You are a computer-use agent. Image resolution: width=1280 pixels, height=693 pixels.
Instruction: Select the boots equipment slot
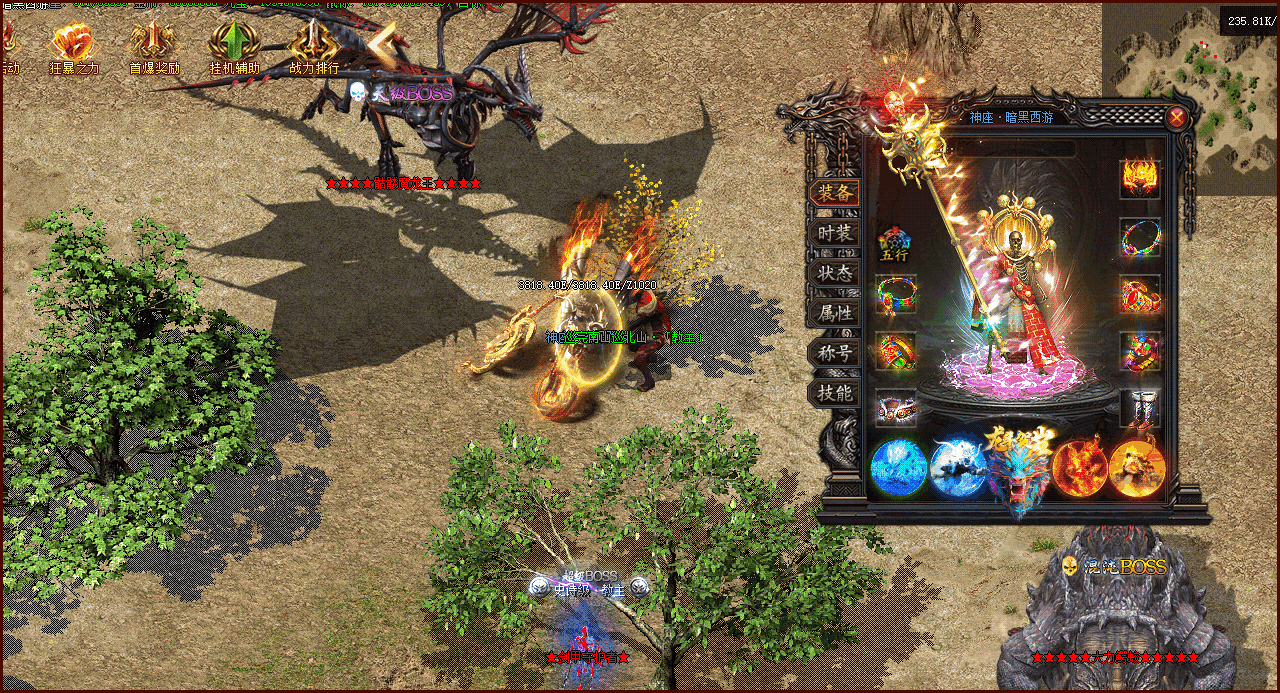[1140, 408]
